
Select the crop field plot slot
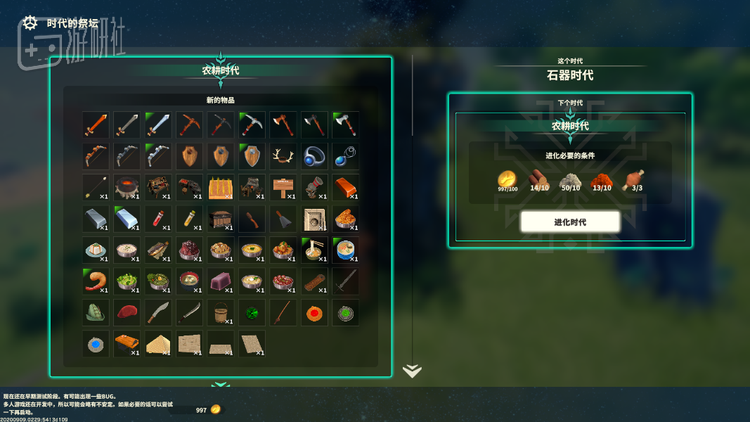coord(220,187)
